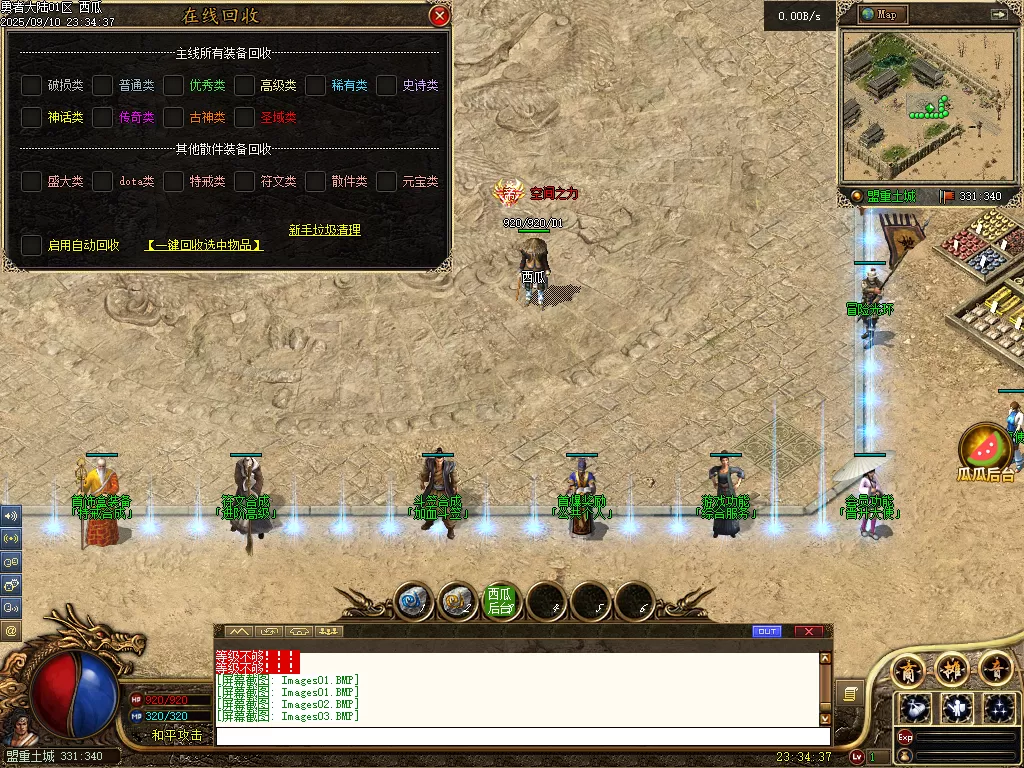Screen dimensions: 1024x768
Task: Click 一键回收选中物品 recycle link
Action: pyautogui.click(x=204, y=245)
